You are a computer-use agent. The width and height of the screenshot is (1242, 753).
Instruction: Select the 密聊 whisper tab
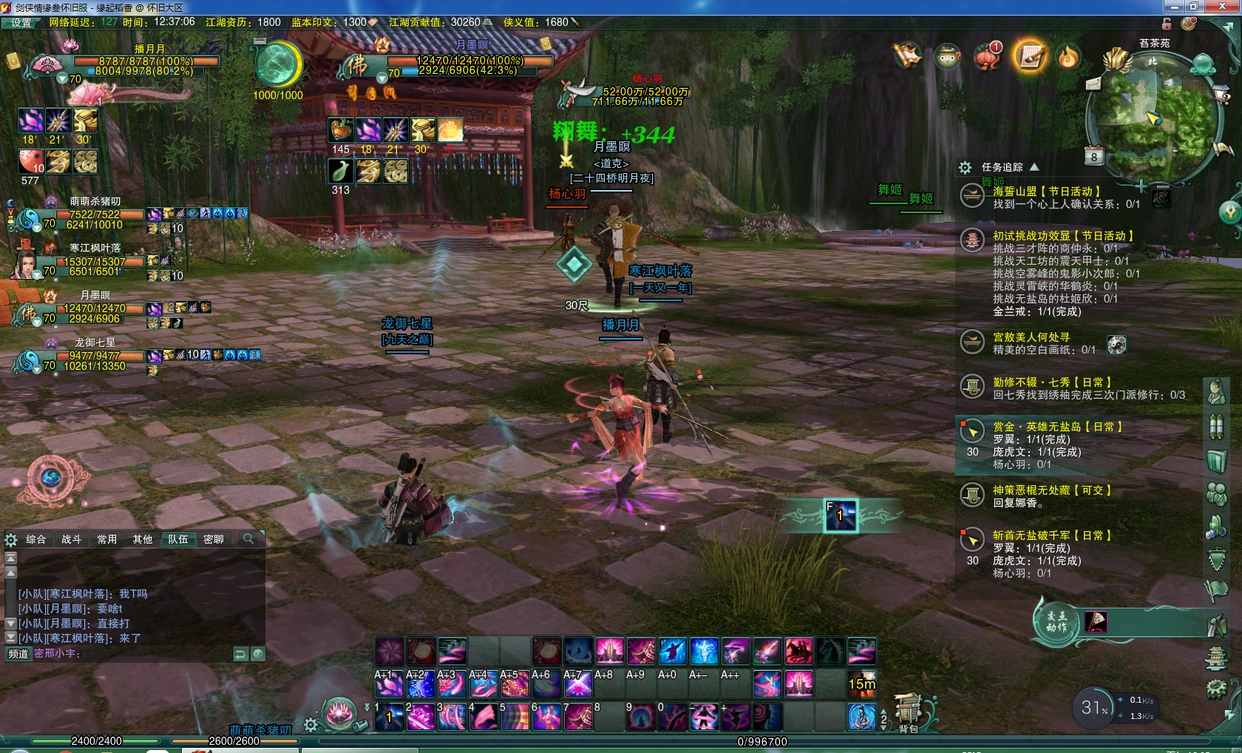(x=214, y=539)
